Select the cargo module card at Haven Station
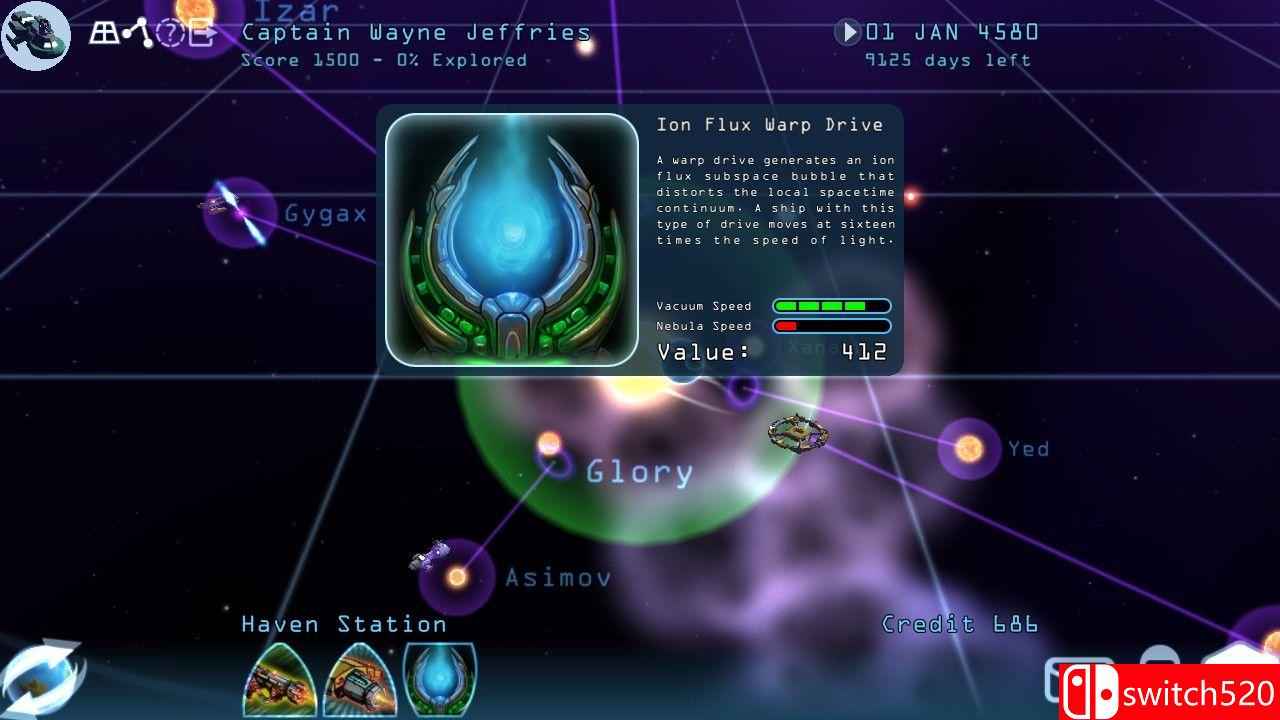 [x=360, y=680]
